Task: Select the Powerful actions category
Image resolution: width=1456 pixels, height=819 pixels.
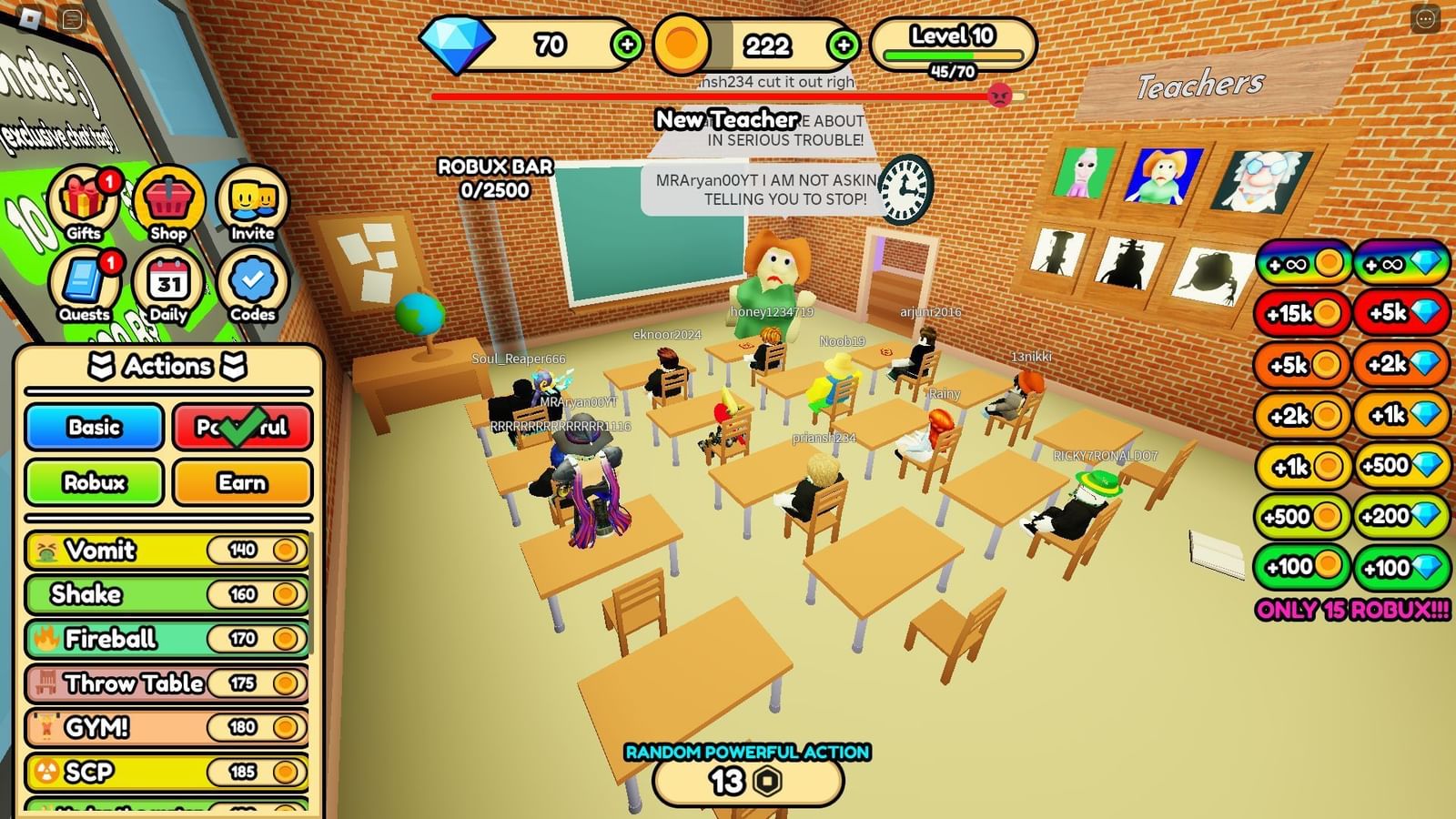Action: pos(240,428)
